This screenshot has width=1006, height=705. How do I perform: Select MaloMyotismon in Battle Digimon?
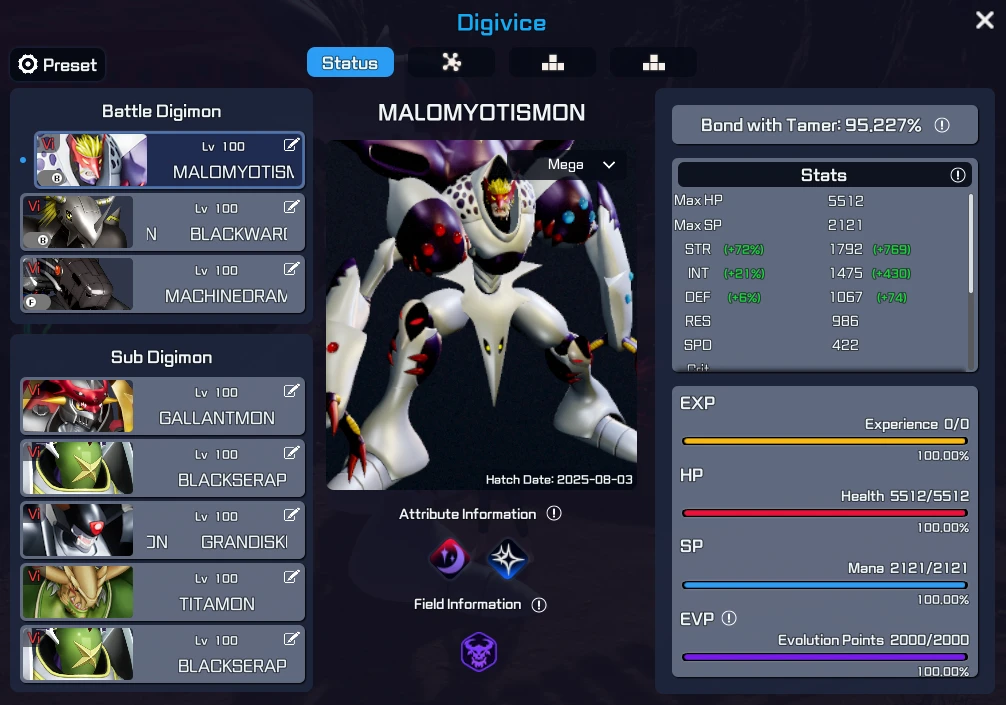(169, 160)
